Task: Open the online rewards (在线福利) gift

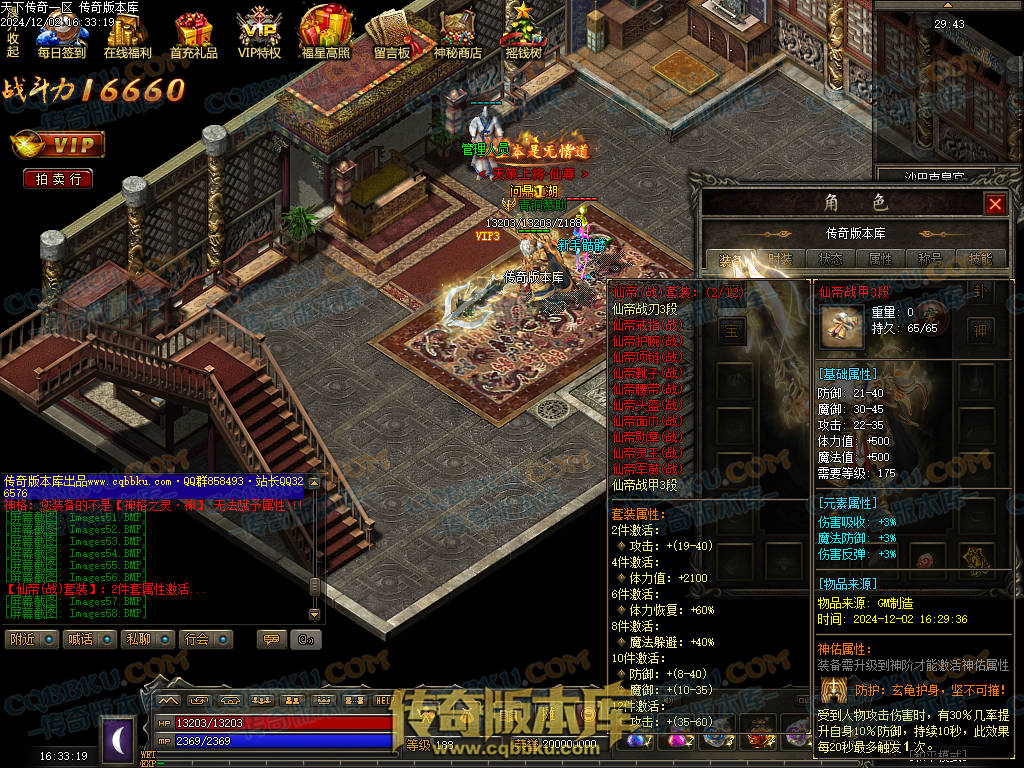Action: [x=127, y=36]
